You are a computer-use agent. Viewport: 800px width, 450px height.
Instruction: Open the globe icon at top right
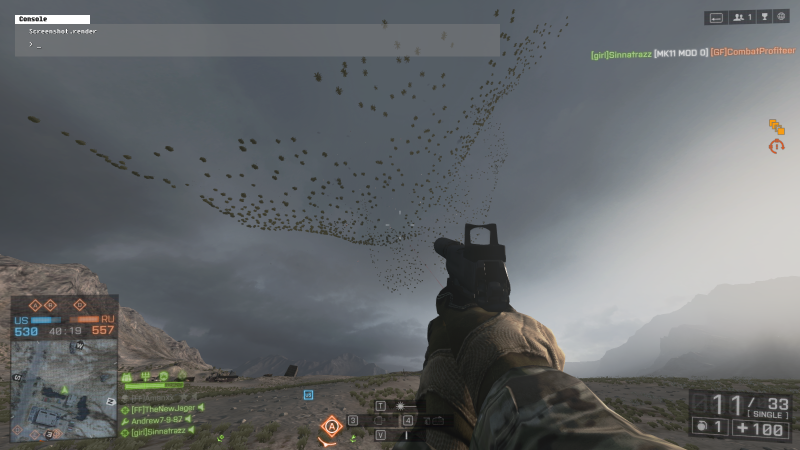tap(780, 17)
